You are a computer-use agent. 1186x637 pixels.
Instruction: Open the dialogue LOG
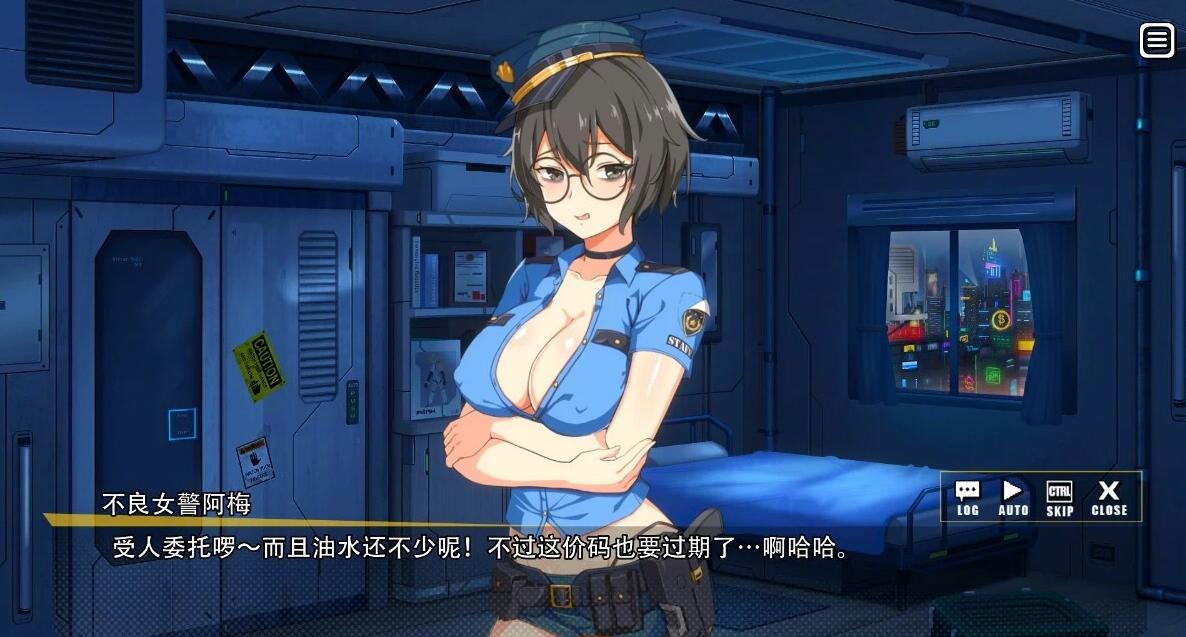pos(967,497)
